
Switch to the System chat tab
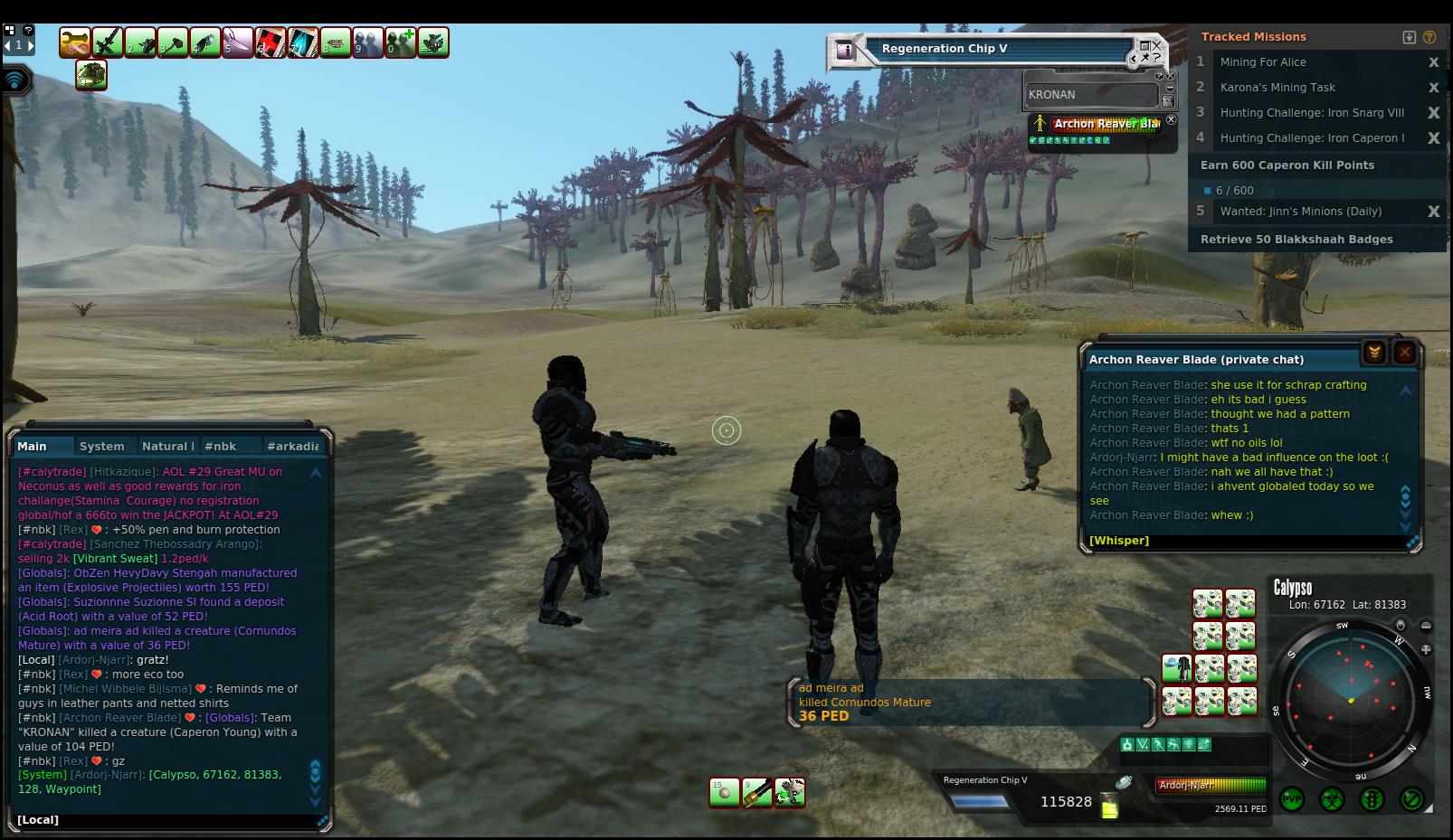point(101,446)
